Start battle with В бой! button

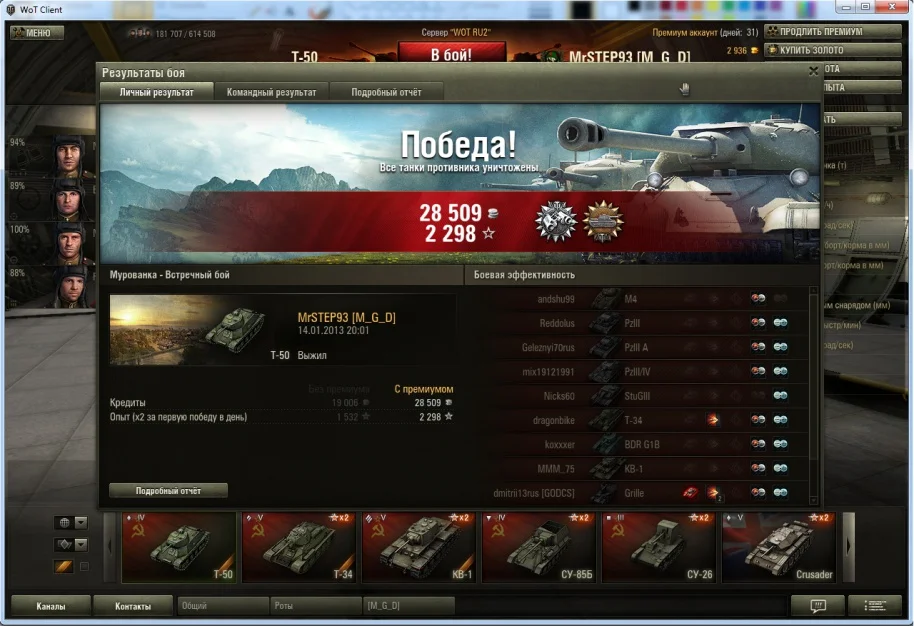449,55
